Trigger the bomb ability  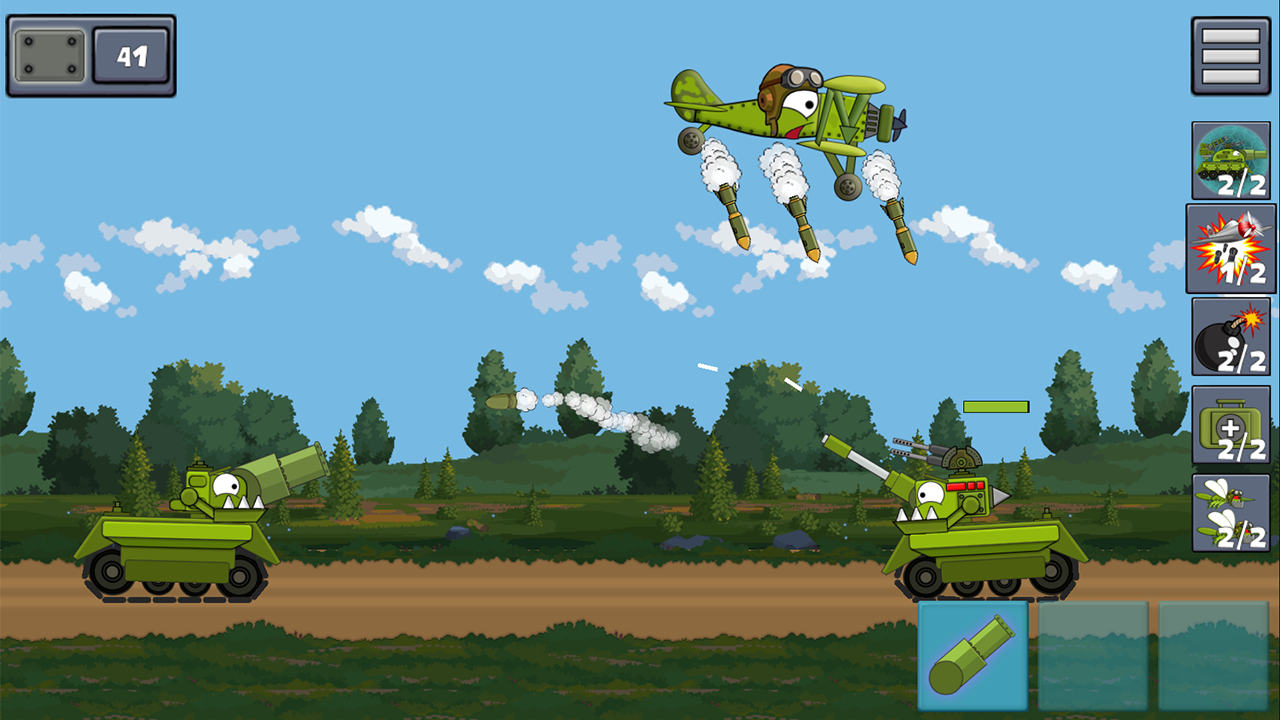pos(1230,335)
